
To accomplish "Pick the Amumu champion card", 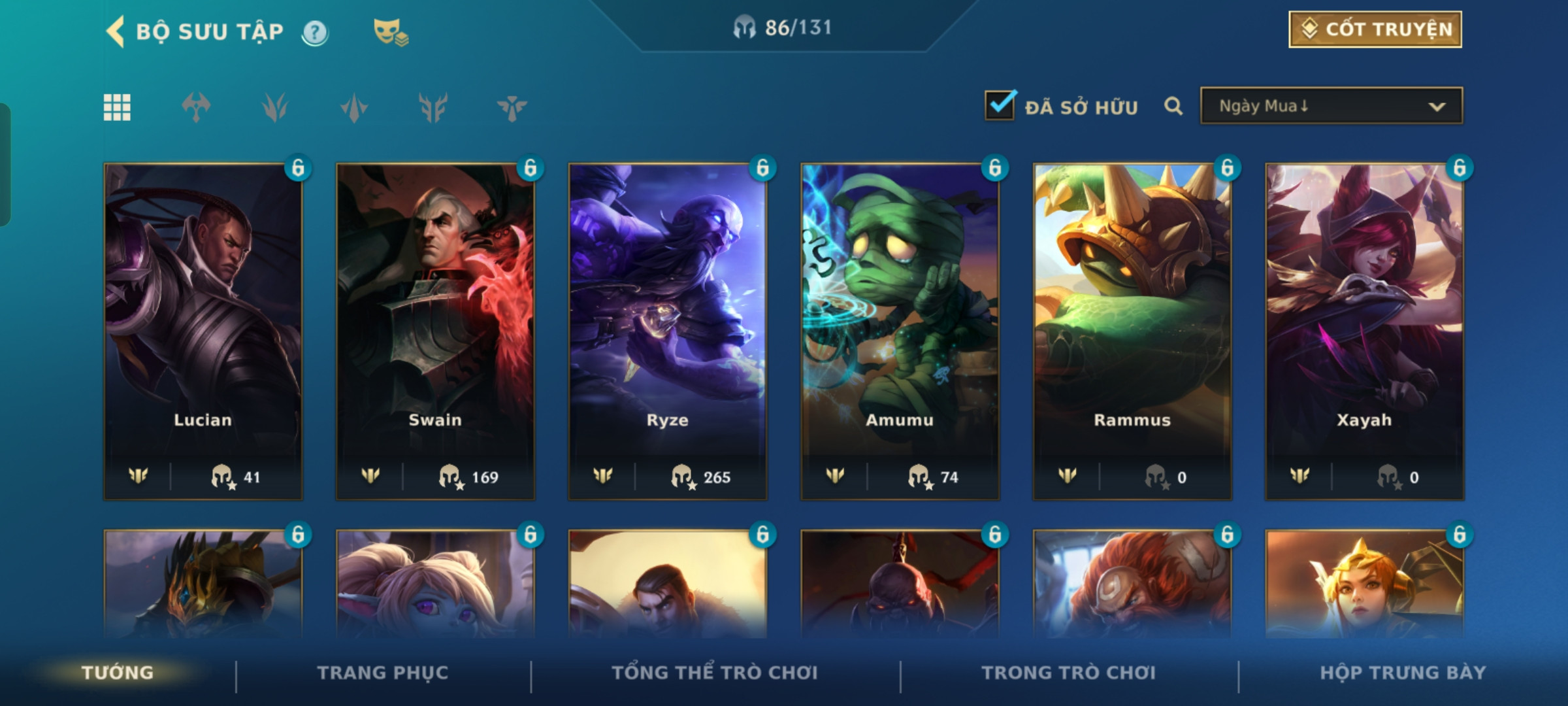I will (900, 331).
